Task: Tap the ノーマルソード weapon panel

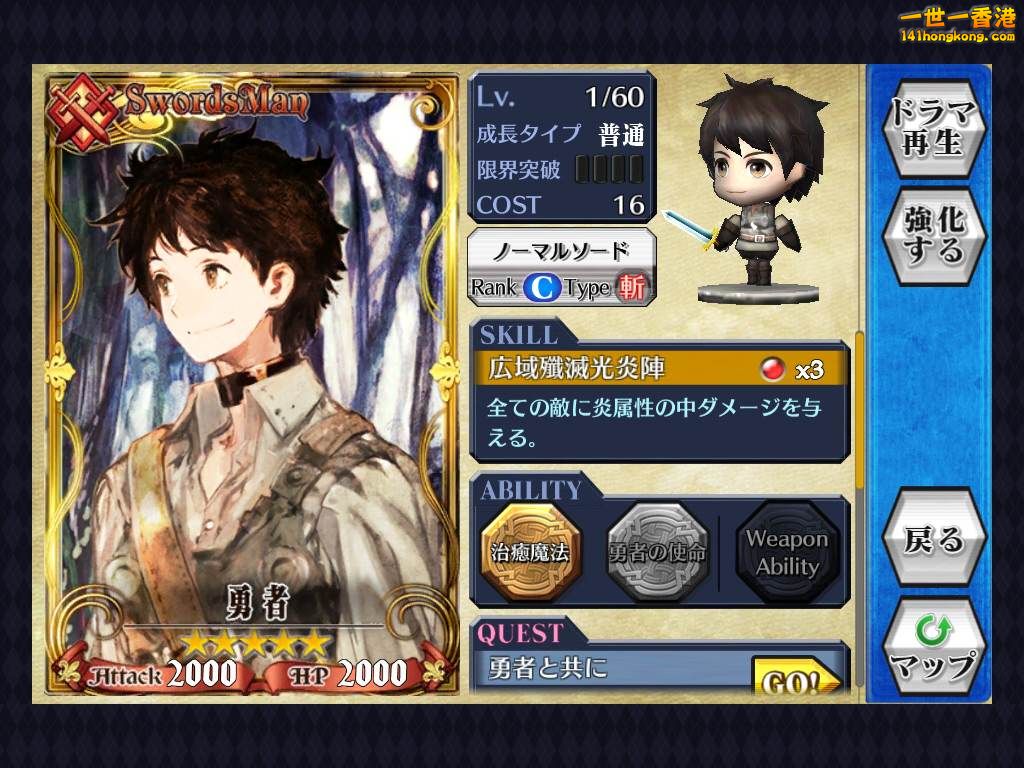Action: pos(562,268)
